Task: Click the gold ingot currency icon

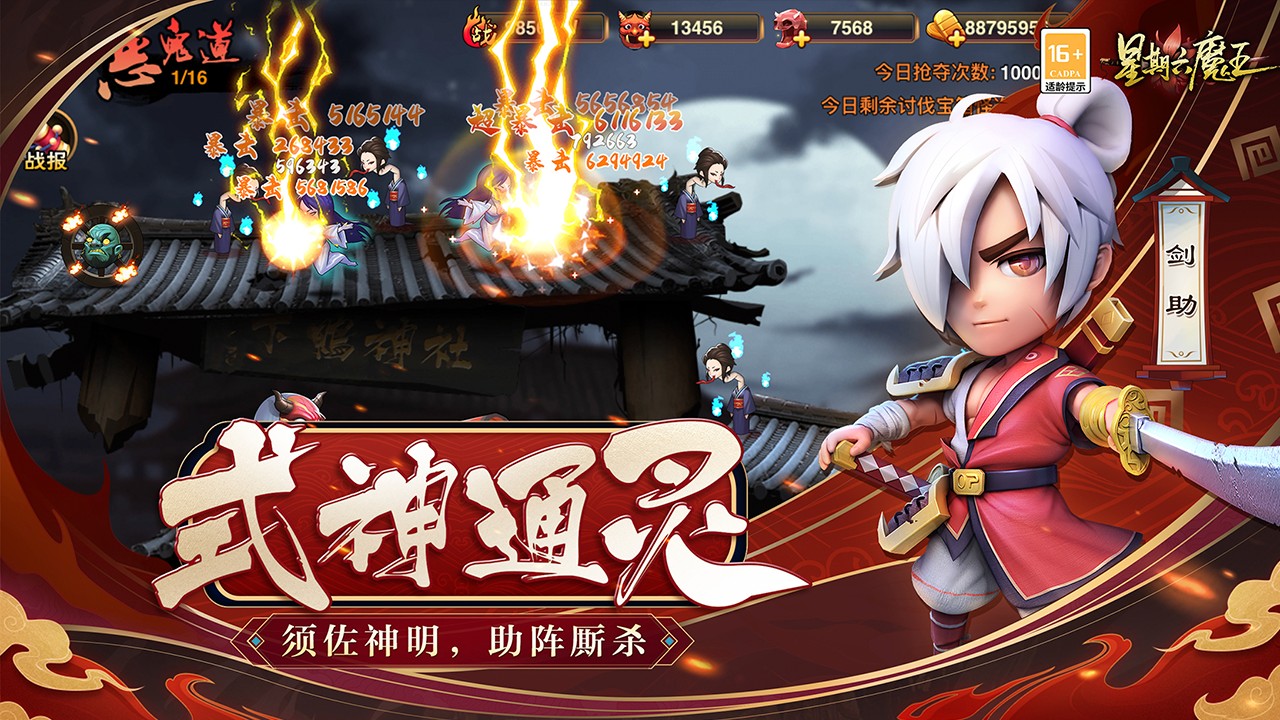Action: click(x=942, y=26)
